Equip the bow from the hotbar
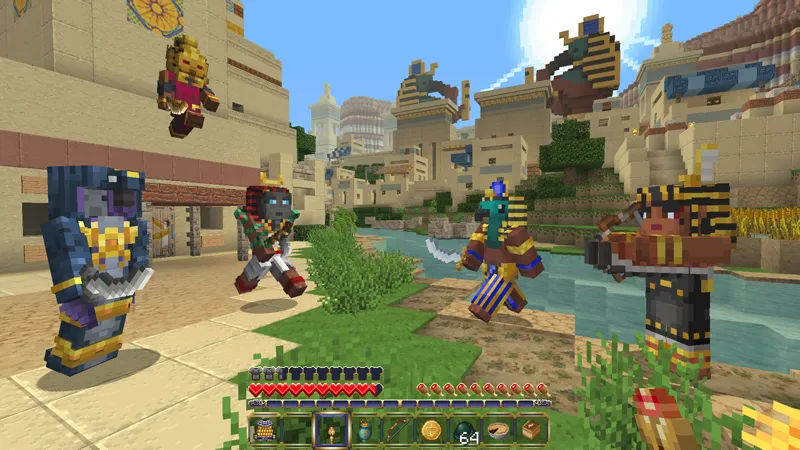Image resolution: width=800 pixels, height=450 pixels. click(x=398, y=430)
